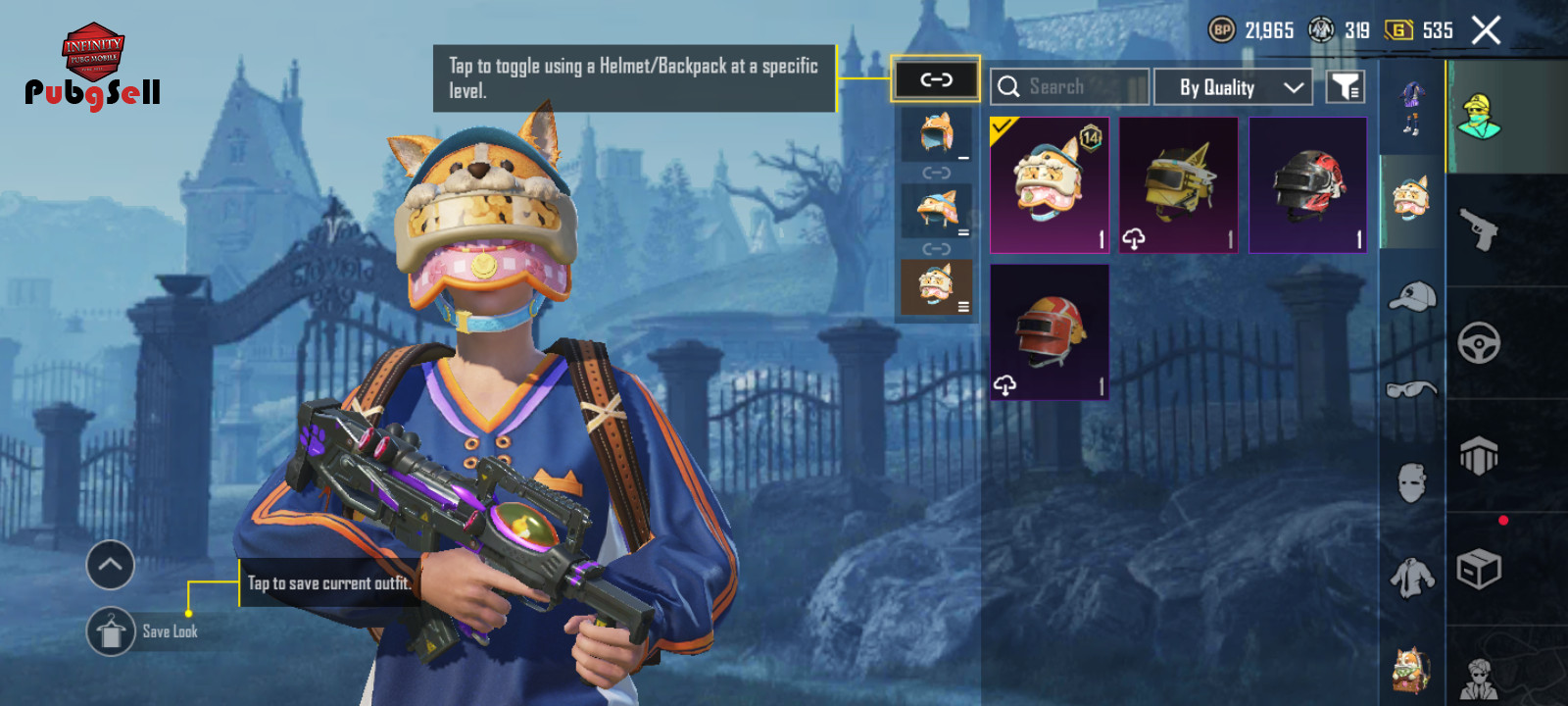Tap the Save Look hanger button

tap(111, 631)
